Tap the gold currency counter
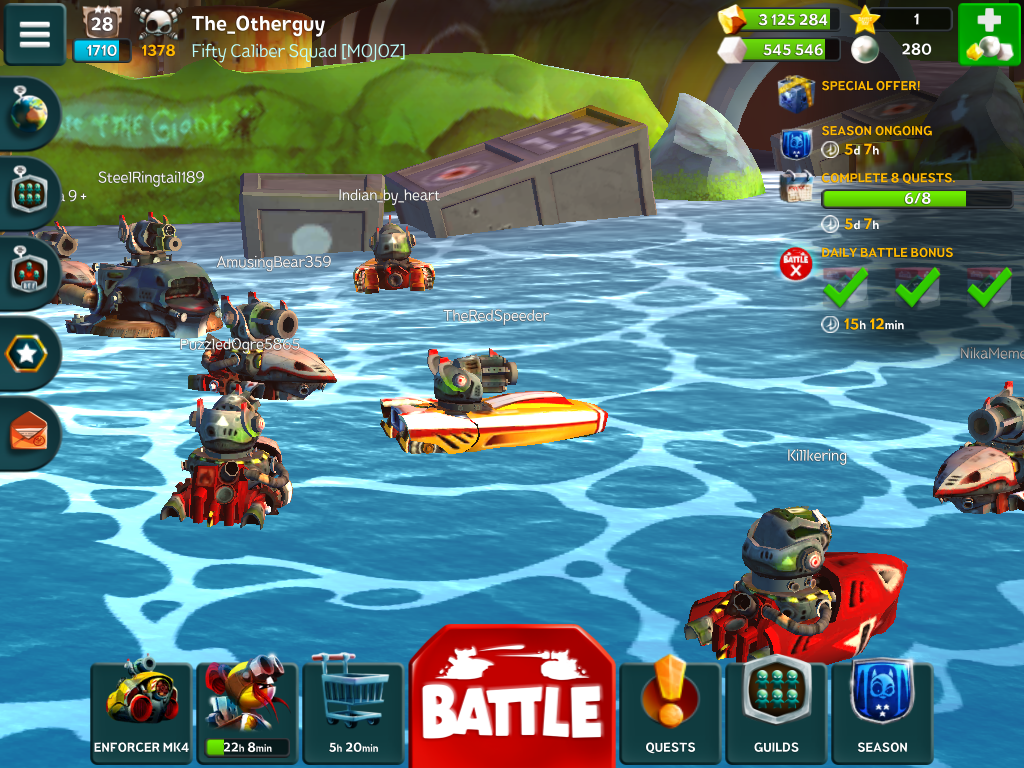1024x768 pixels. pos(779,20)
